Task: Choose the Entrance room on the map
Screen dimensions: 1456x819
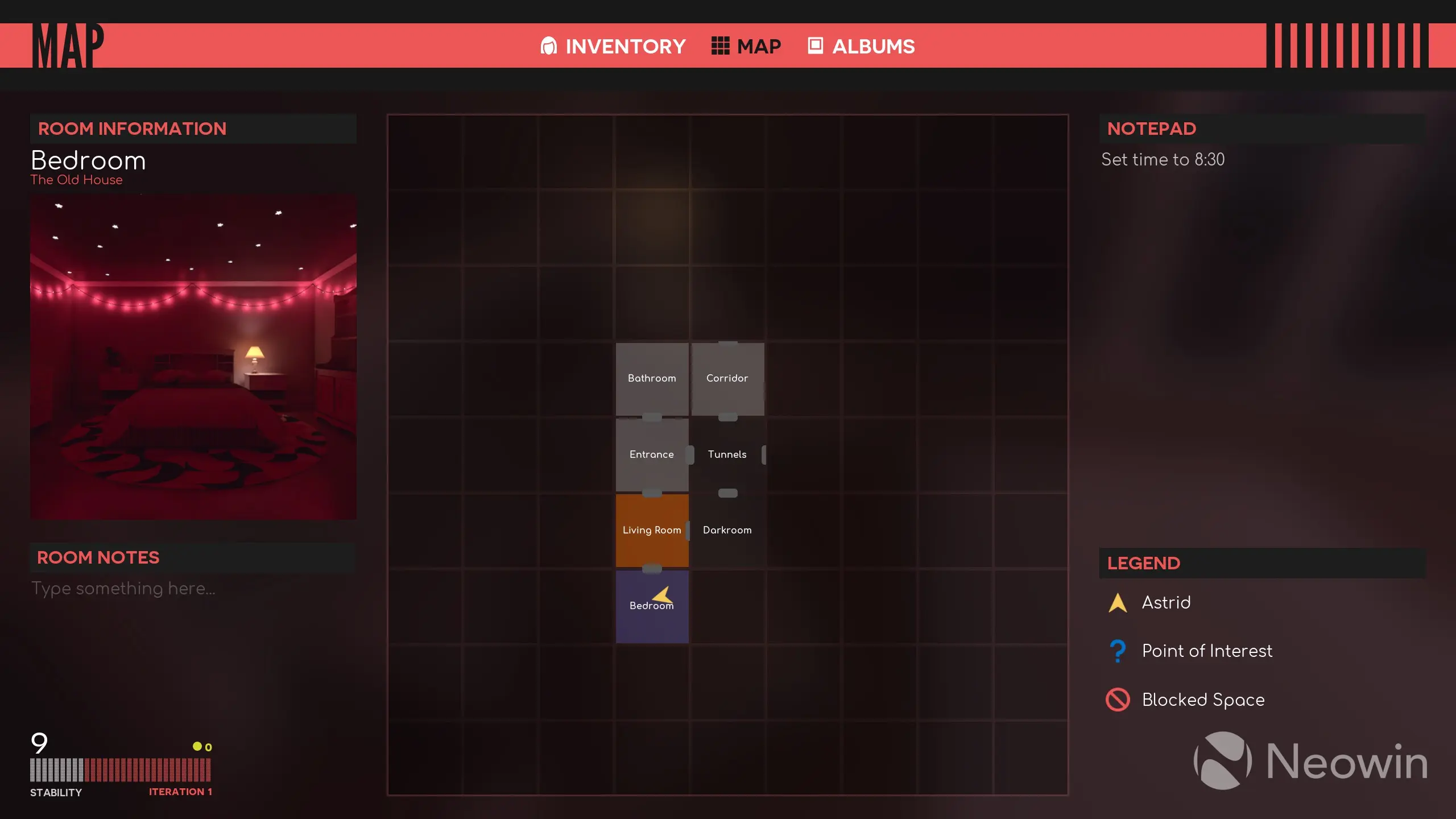Action: (652, 454)
